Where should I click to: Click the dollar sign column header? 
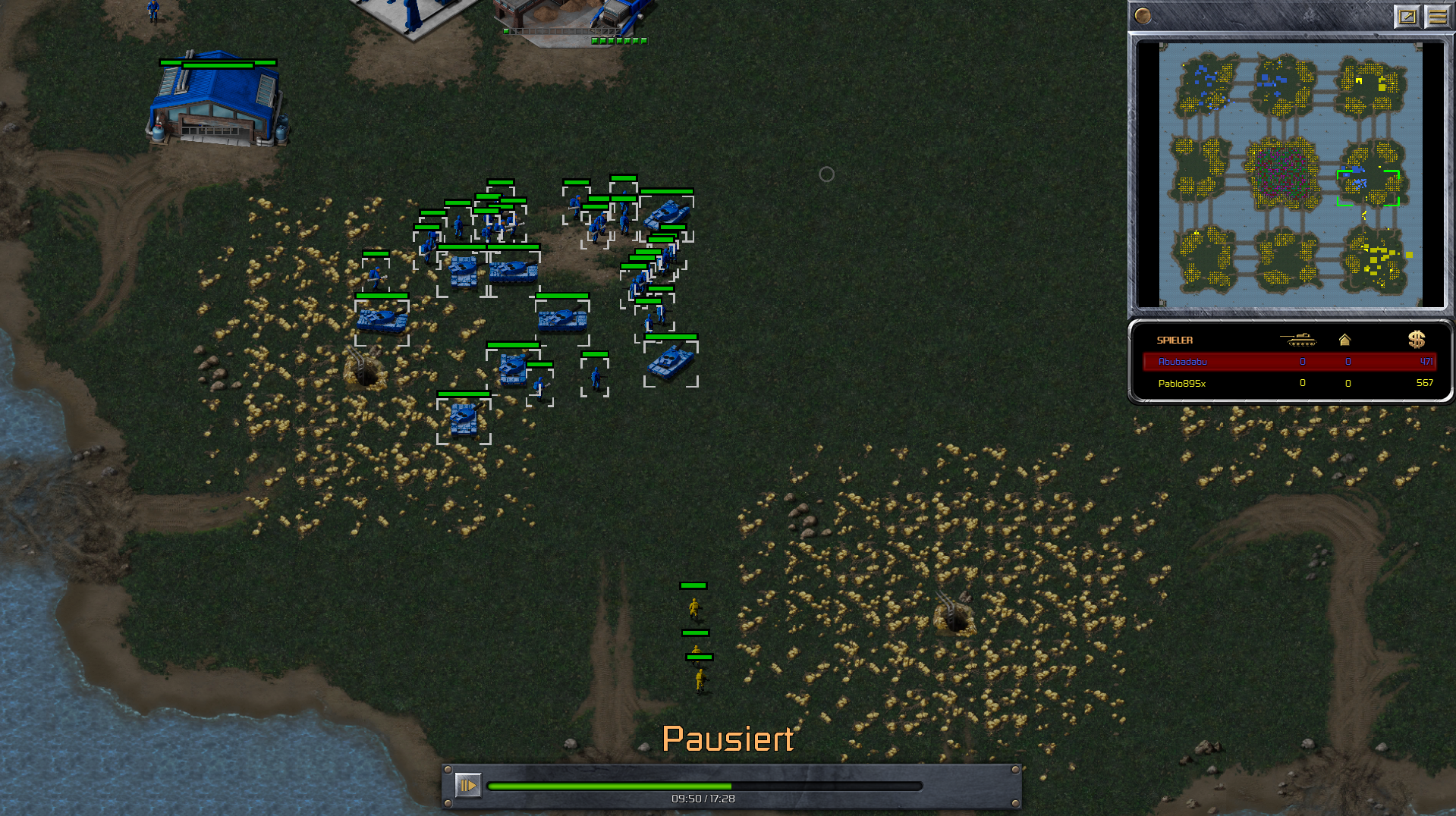pos(1416,340)
